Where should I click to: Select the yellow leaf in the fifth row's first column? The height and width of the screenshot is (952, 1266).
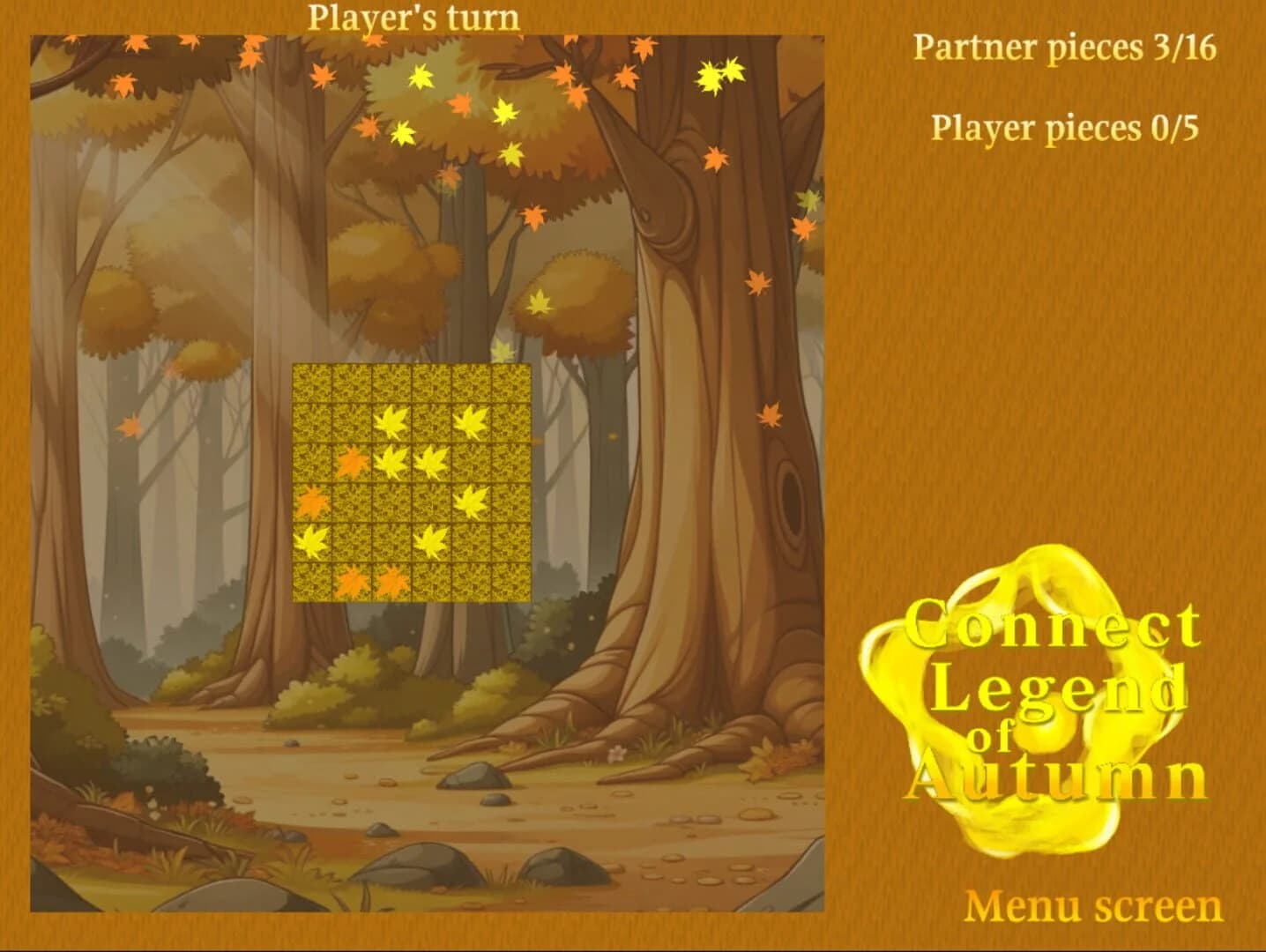(313, 542)
